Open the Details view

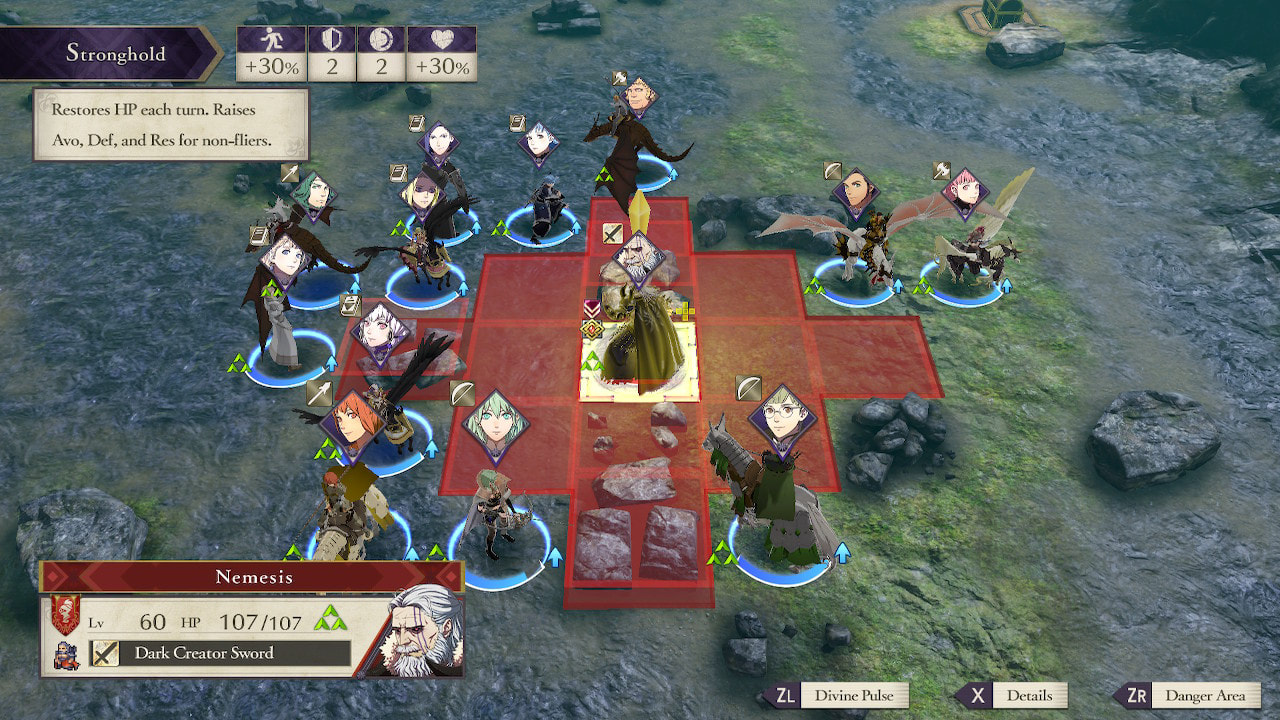coord(1010,696)
